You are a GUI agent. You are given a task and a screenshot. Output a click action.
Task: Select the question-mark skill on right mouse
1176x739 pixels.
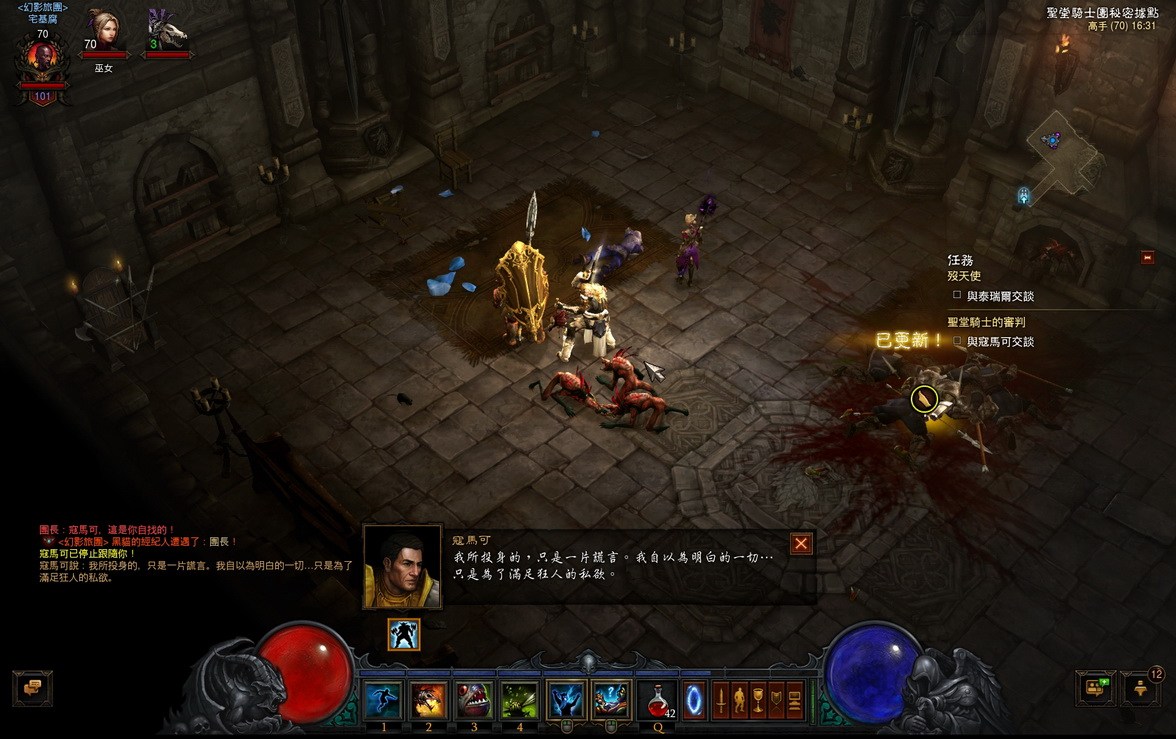611,699
